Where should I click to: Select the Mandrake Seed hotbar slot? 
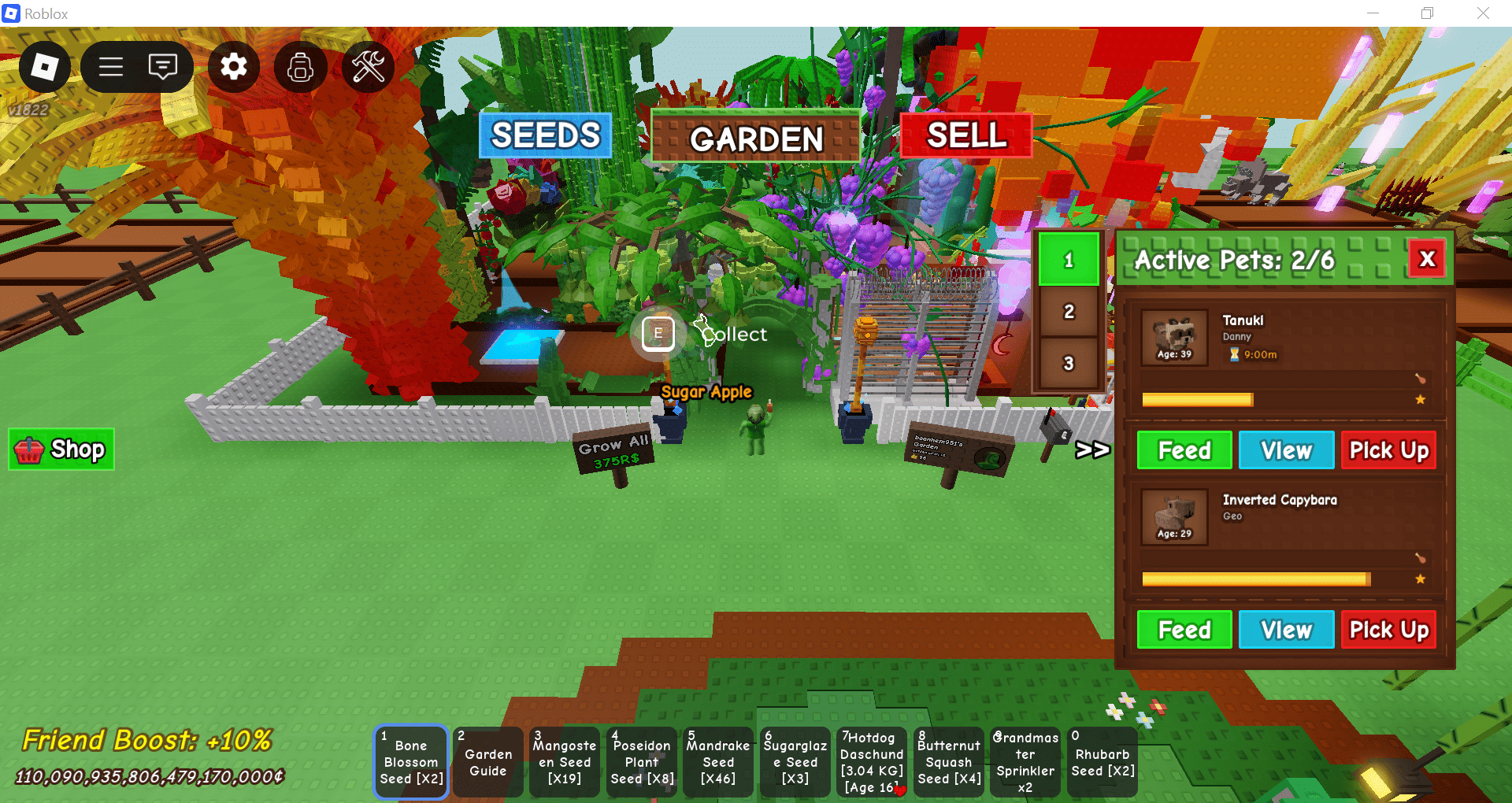[718, 762]
